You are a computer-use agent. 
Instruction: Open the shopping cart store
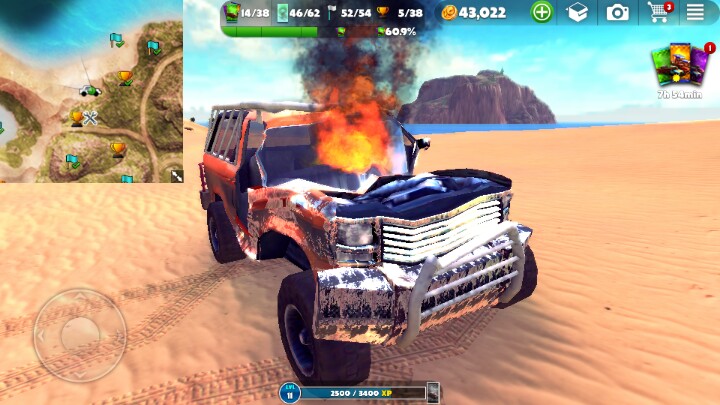tap(658, 12)
